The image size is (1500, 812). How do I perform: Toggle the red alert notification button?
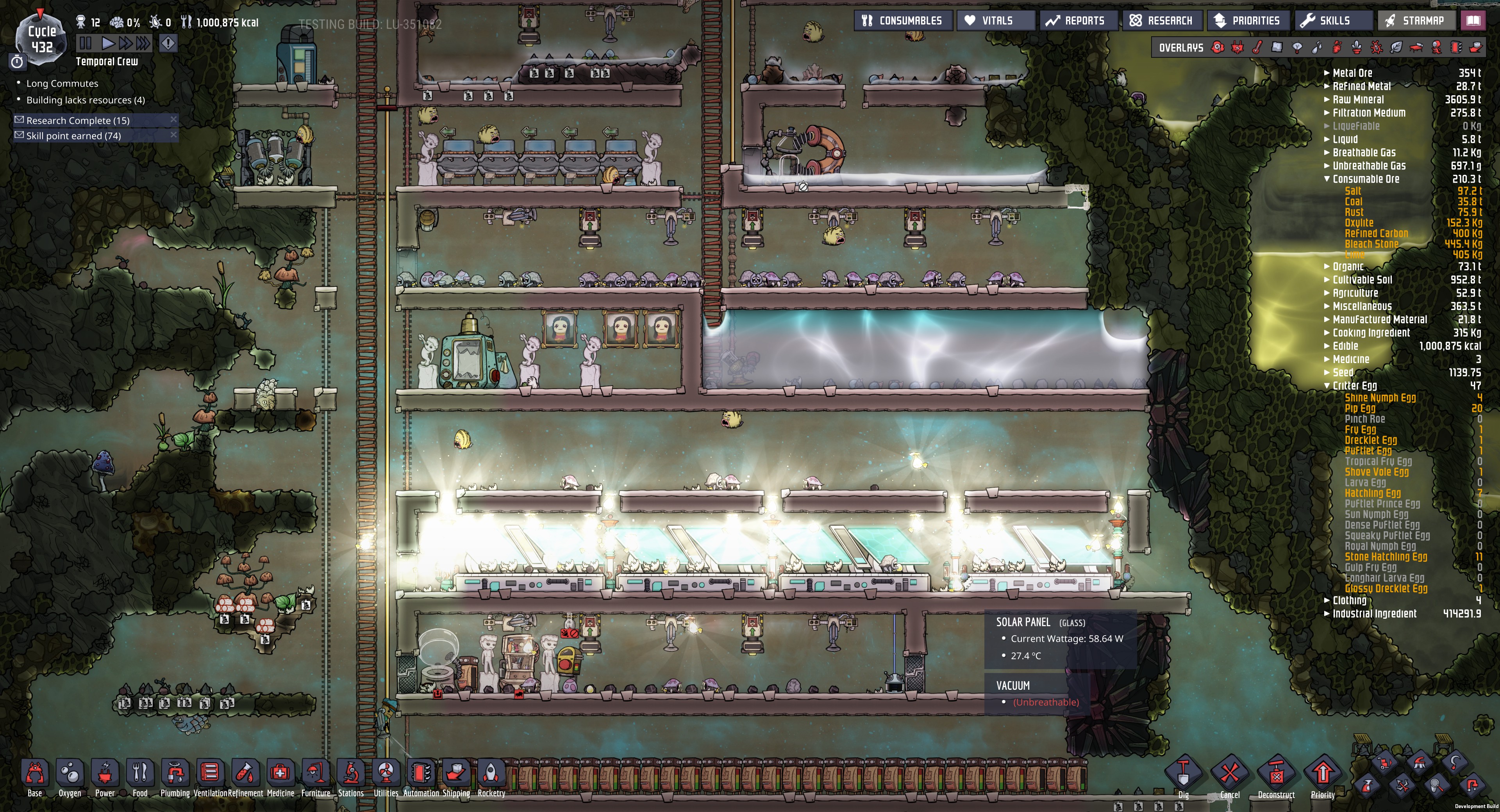click(x=168, y=44)
